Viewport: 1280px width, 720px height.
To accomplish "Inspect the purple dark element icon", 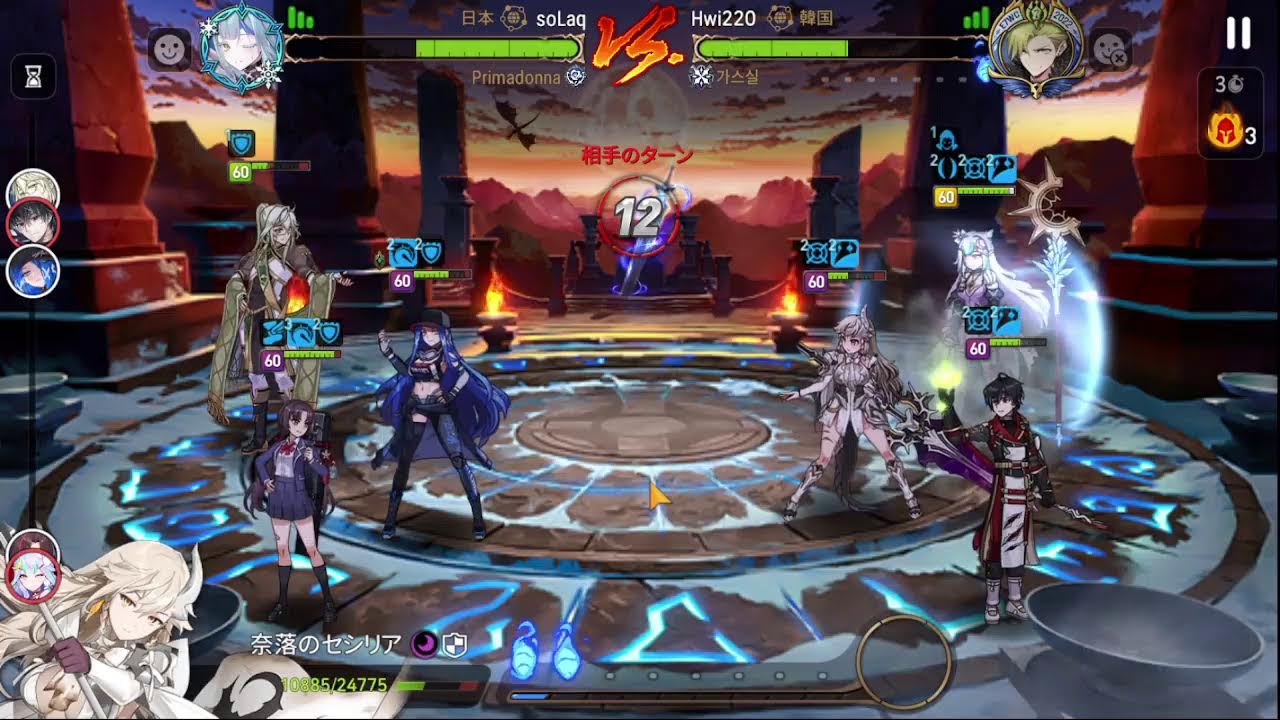I will [423, 645].
